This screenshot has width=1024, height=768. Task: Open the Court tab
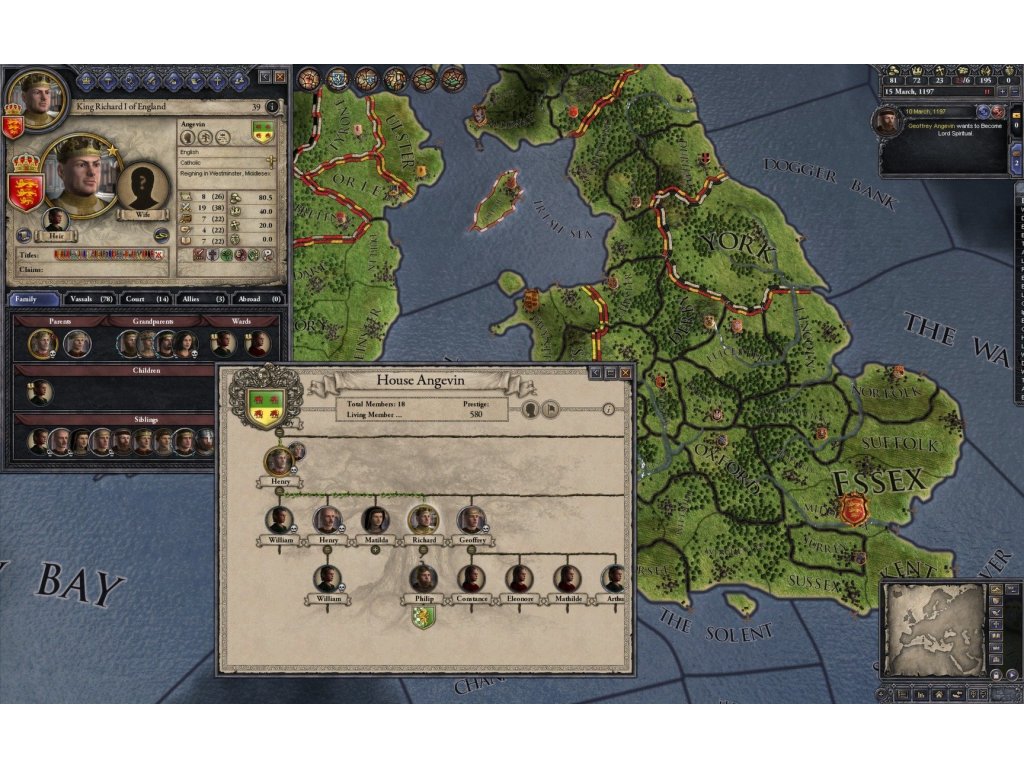click(x=146, y=299)
